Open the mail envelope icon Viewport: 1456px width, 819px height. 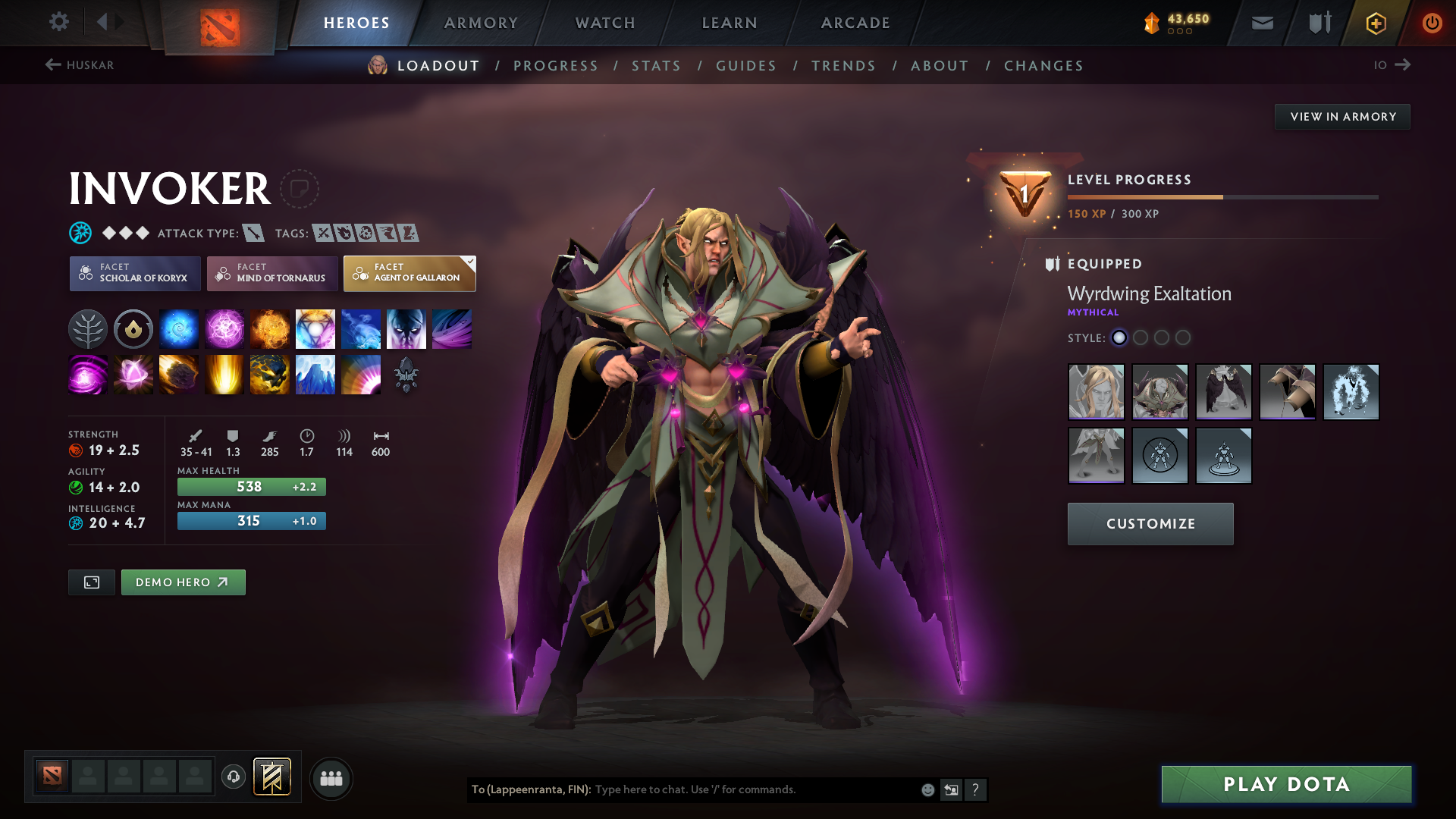[x=1261, y=23]
